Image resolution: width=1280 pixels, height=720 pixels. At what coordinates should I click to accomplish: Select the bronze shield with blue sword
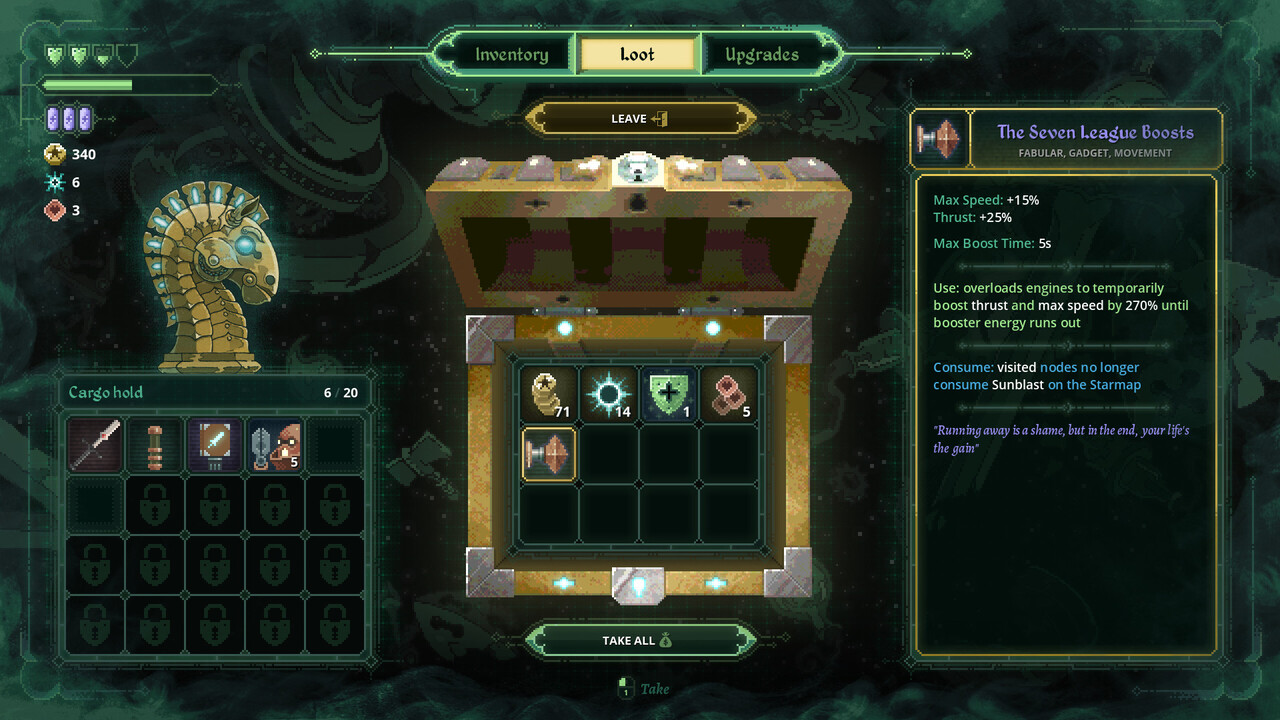coord(215,445)
